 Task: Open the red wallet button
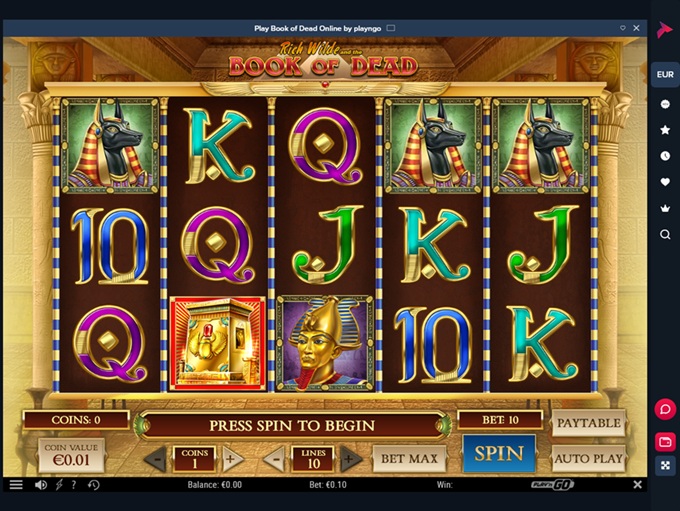coord(665,441)
